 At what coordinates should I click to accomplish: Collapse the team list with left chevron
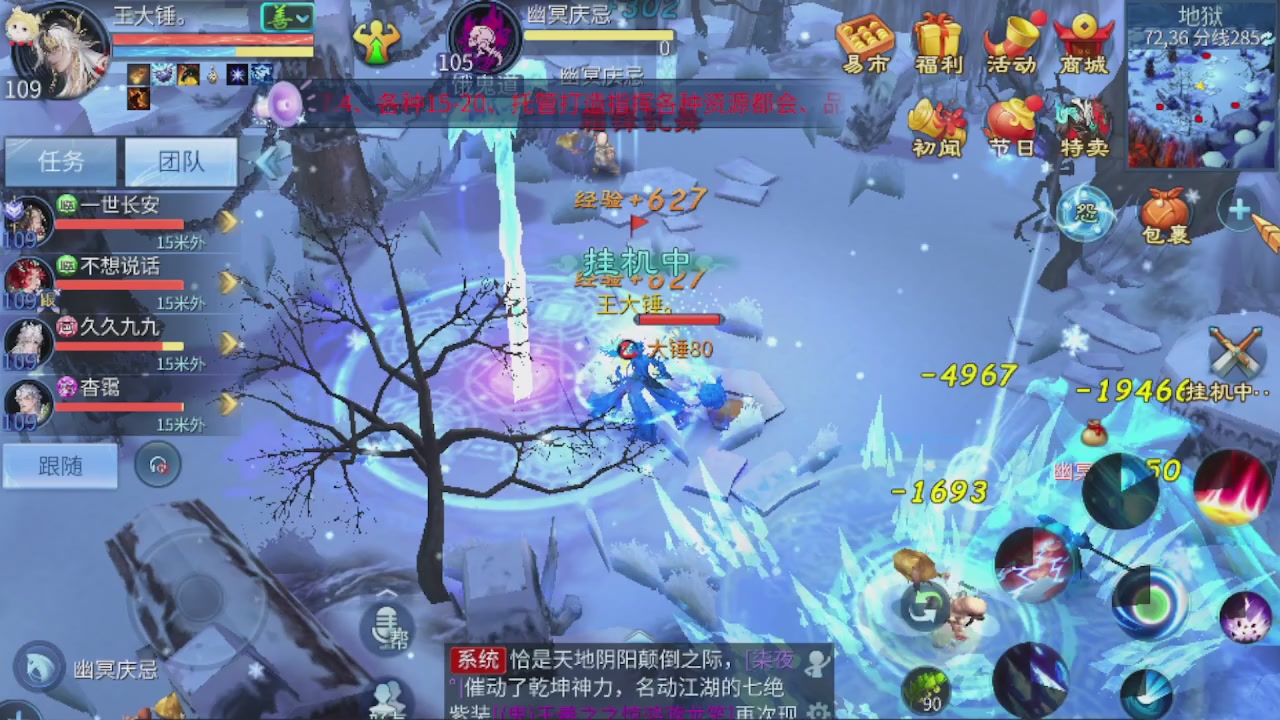coord(268,160)
